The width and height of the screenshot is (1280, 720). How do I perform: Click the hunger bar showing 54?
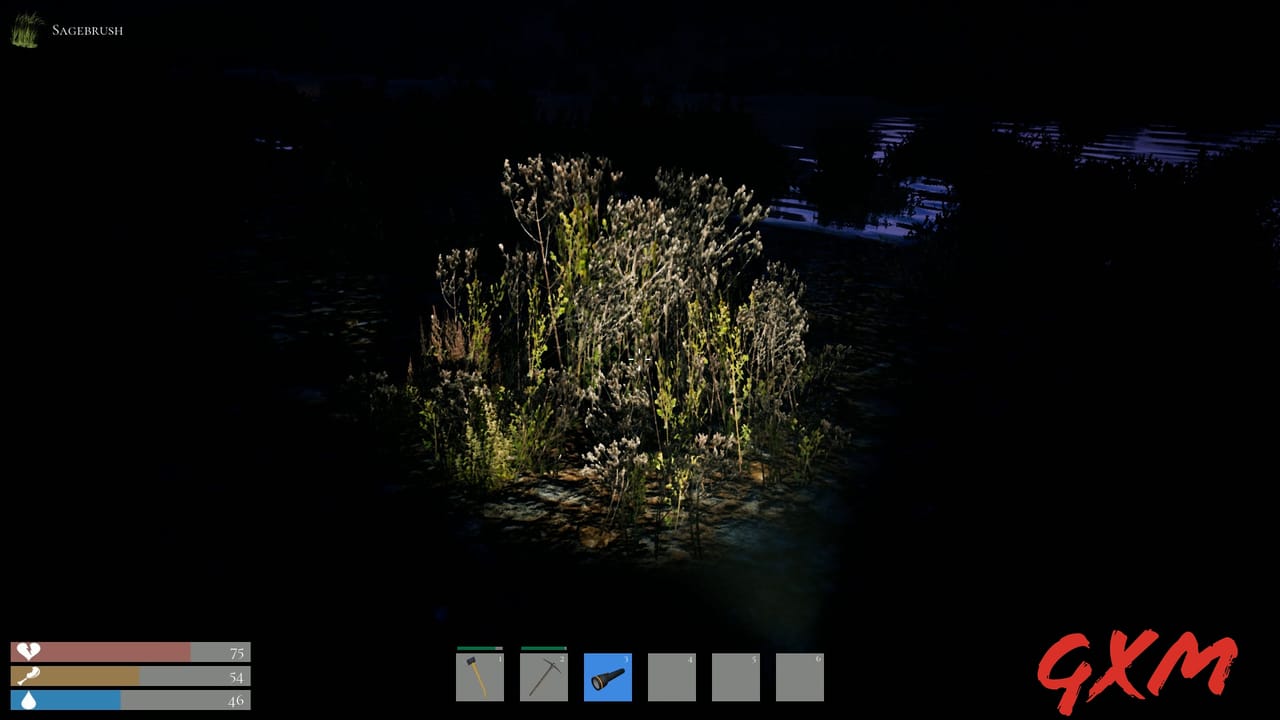point(130,676)
